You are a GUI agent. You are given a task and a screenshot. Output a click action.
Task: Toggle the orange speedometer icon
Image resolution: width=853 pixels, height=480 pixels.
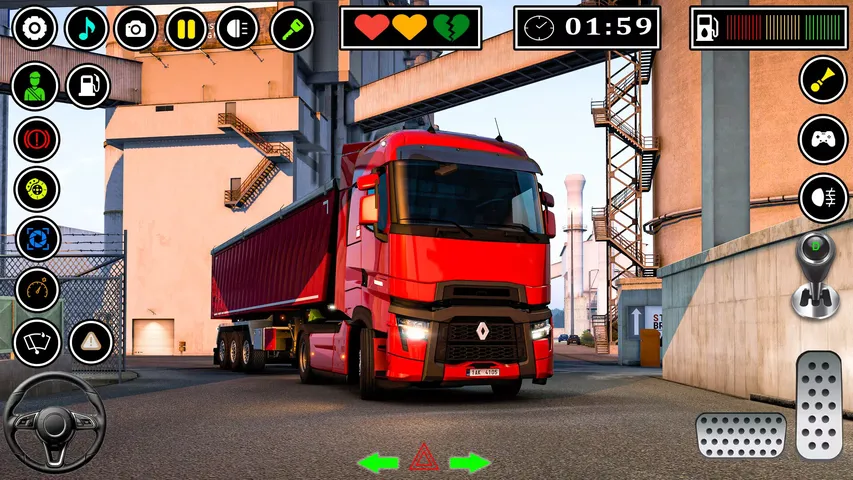point(37,290)
